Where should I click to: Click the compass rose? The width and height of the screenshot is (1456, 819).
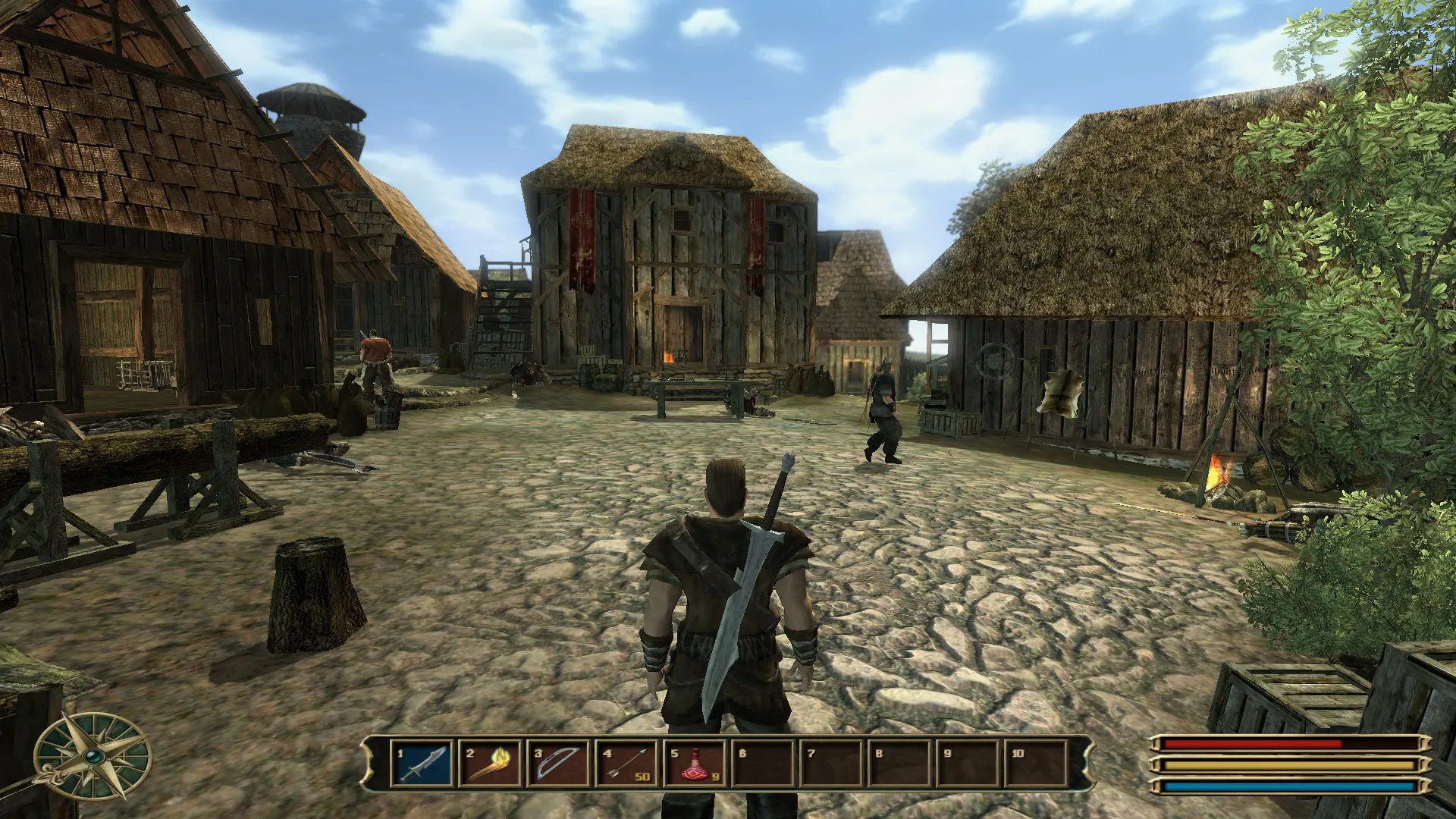coord(93,757)
